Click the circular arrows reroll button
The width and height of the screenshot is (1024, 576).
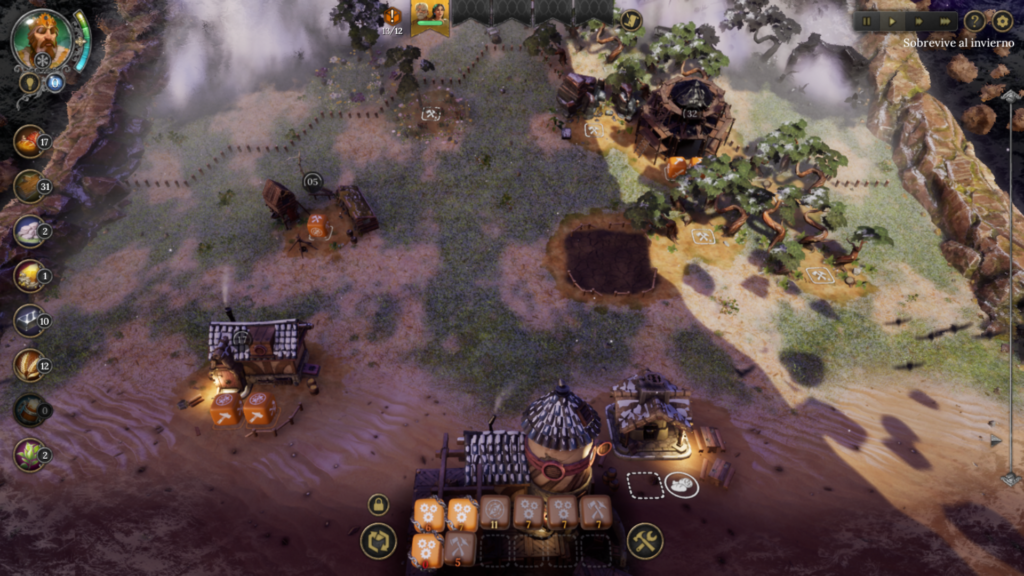click(378, 541)
